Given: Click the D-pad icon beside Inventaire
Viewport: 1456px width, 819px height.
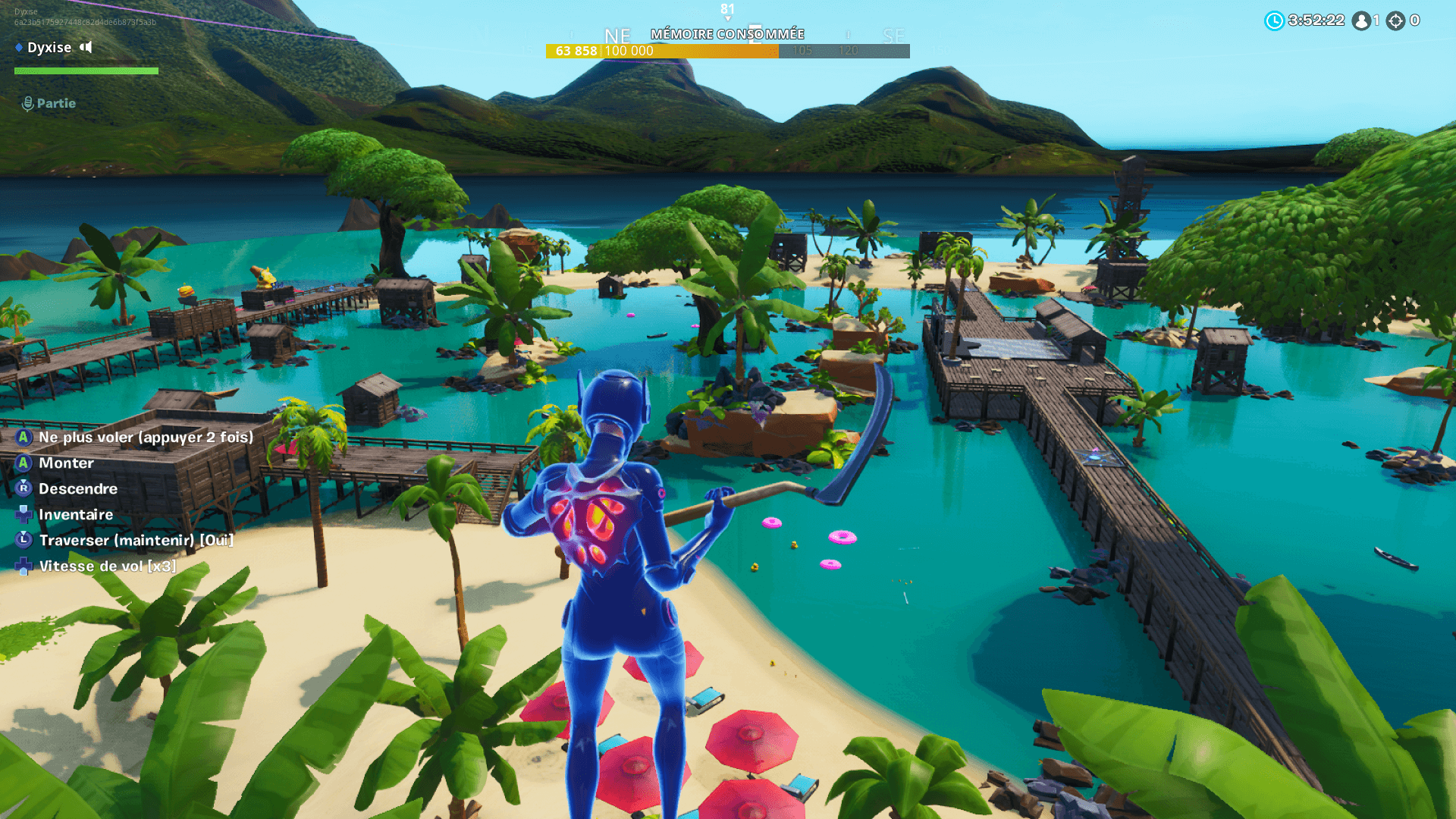Looking at the screenshot, I should tap(22, 515).
